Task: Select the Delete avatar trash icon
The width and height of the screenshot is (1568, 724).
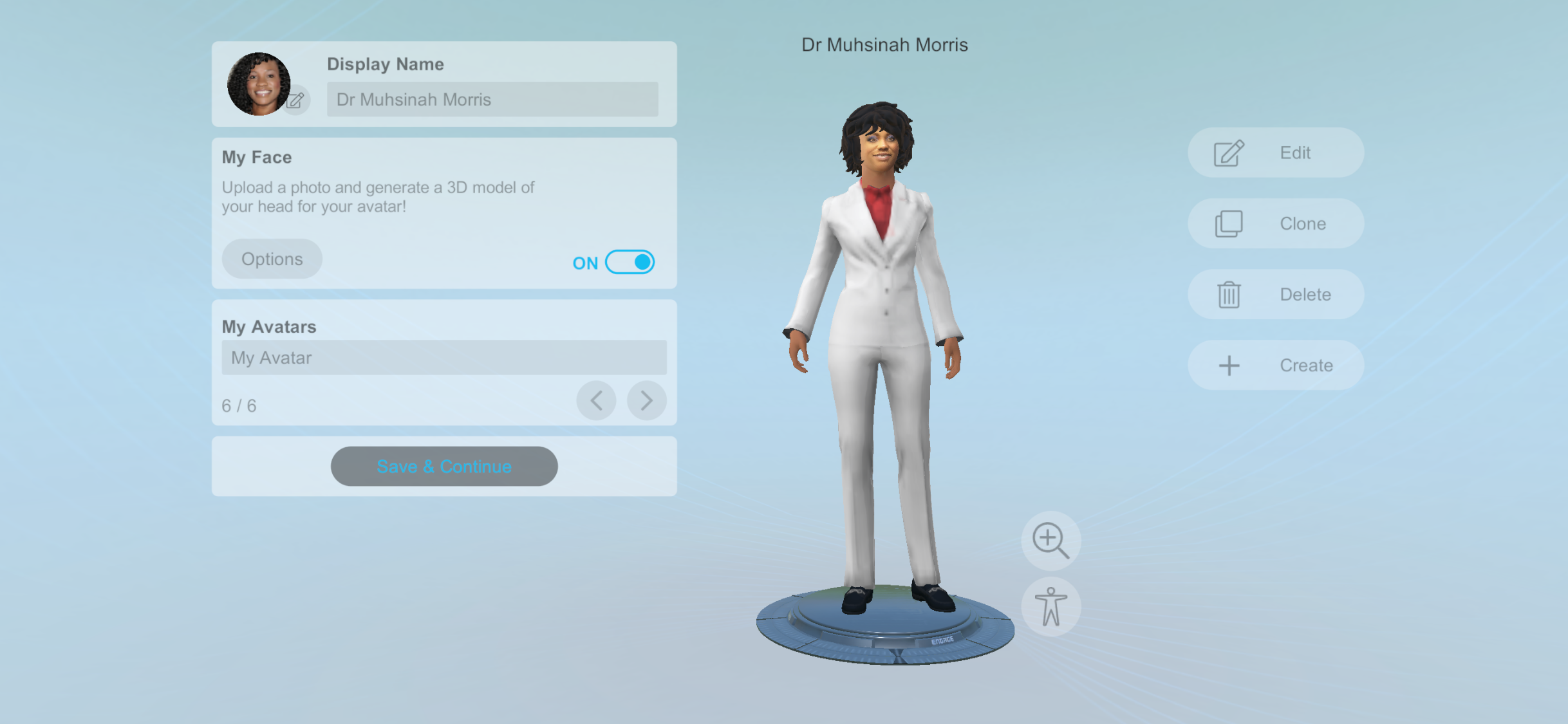Action: click(x=1227, y=294)
